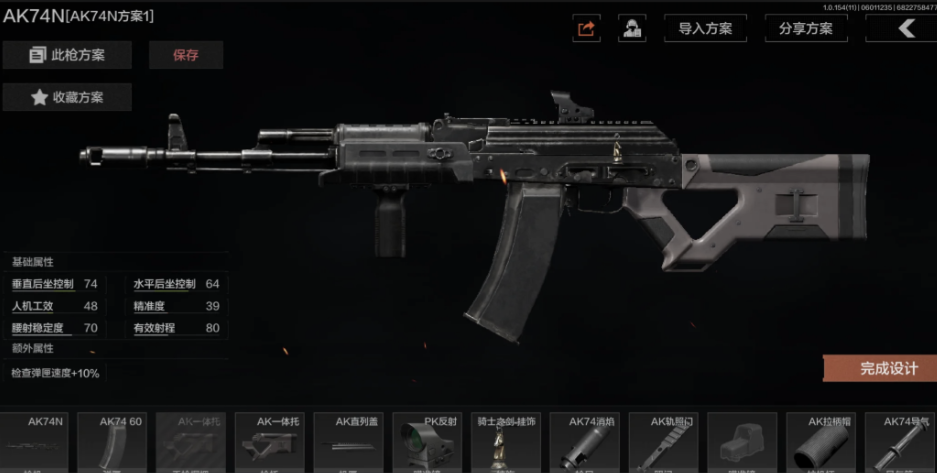Confirm the build with 完成设计
Screen dimensions: 937x473
[x=882, y=368]
